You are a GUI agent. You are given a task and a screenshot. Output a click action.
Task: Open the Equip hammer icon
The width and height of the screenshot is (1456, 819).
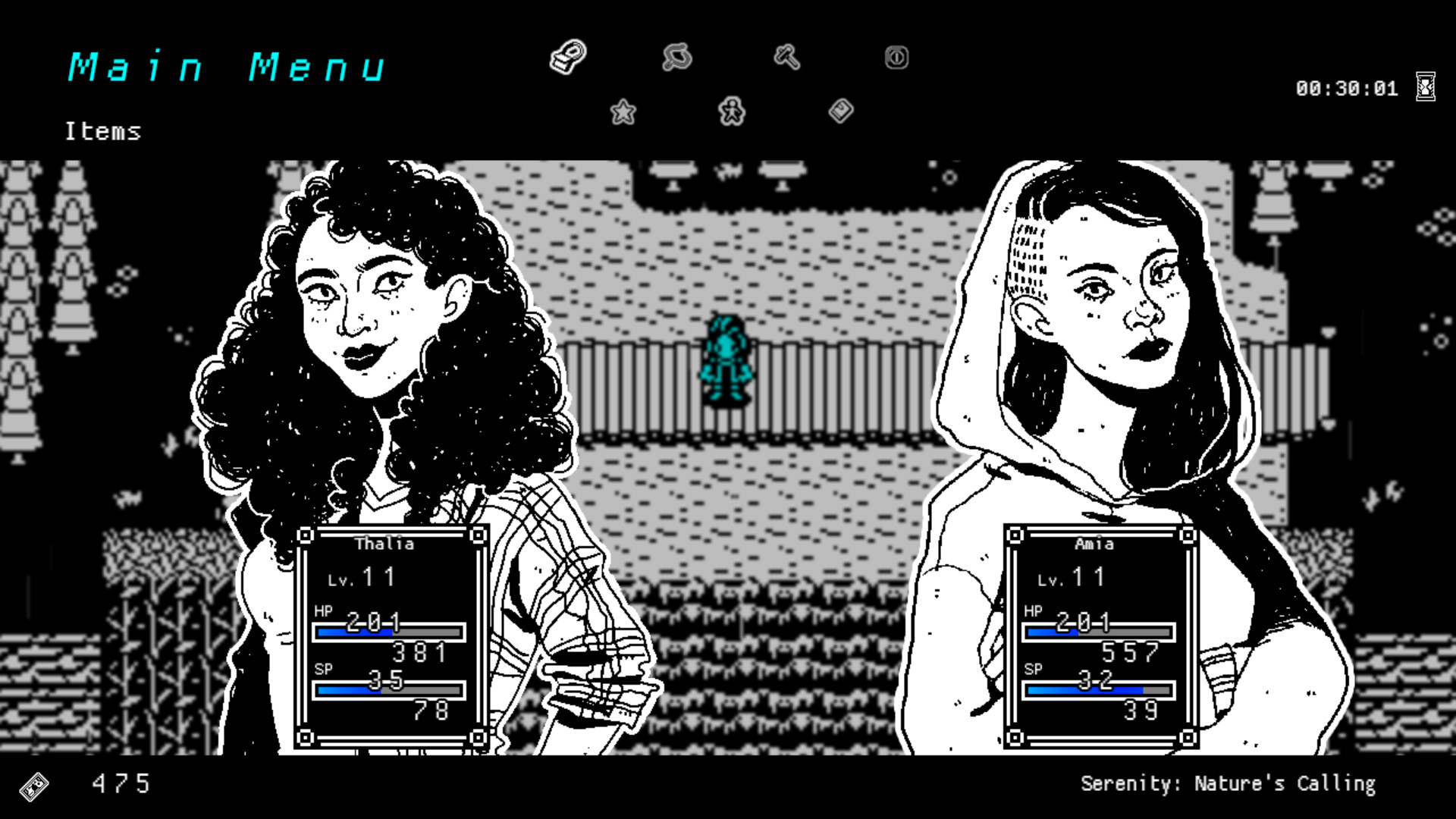coord(787,58)
